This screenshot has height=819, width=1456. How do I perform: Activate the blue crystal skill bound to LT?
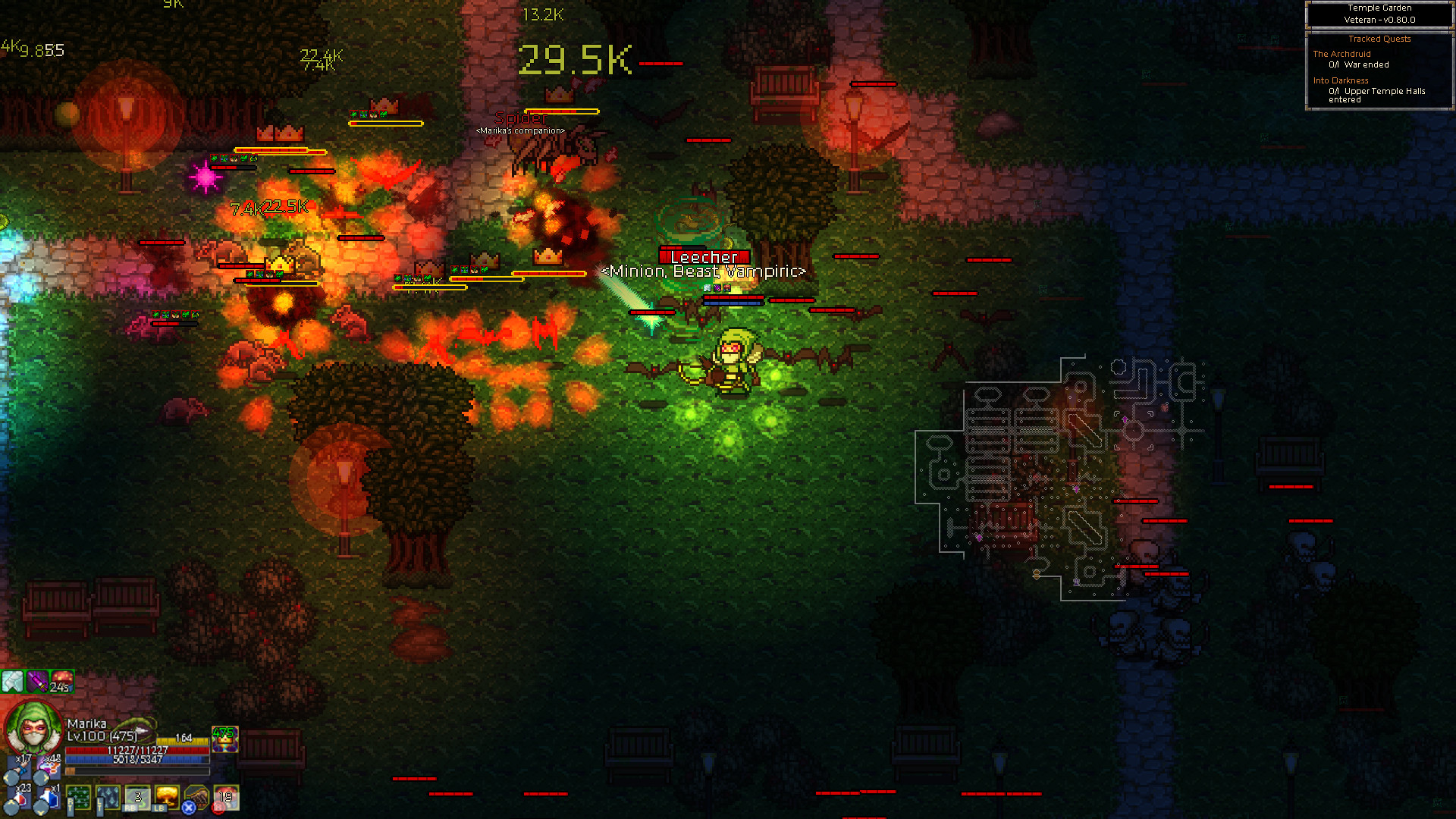coord(108,798)
